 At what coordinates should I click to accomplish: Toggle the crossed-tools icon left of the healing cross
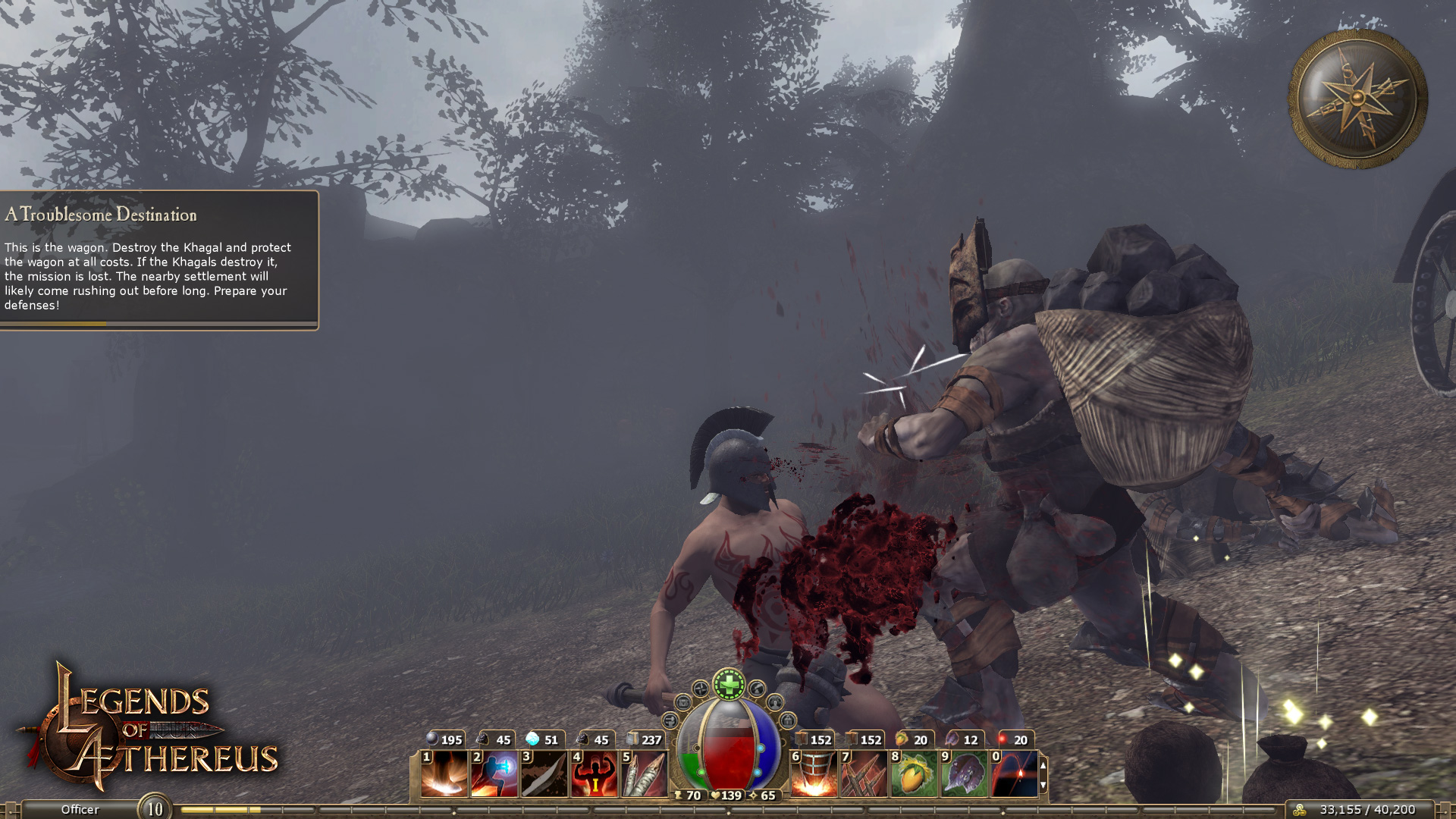point(700,689)
